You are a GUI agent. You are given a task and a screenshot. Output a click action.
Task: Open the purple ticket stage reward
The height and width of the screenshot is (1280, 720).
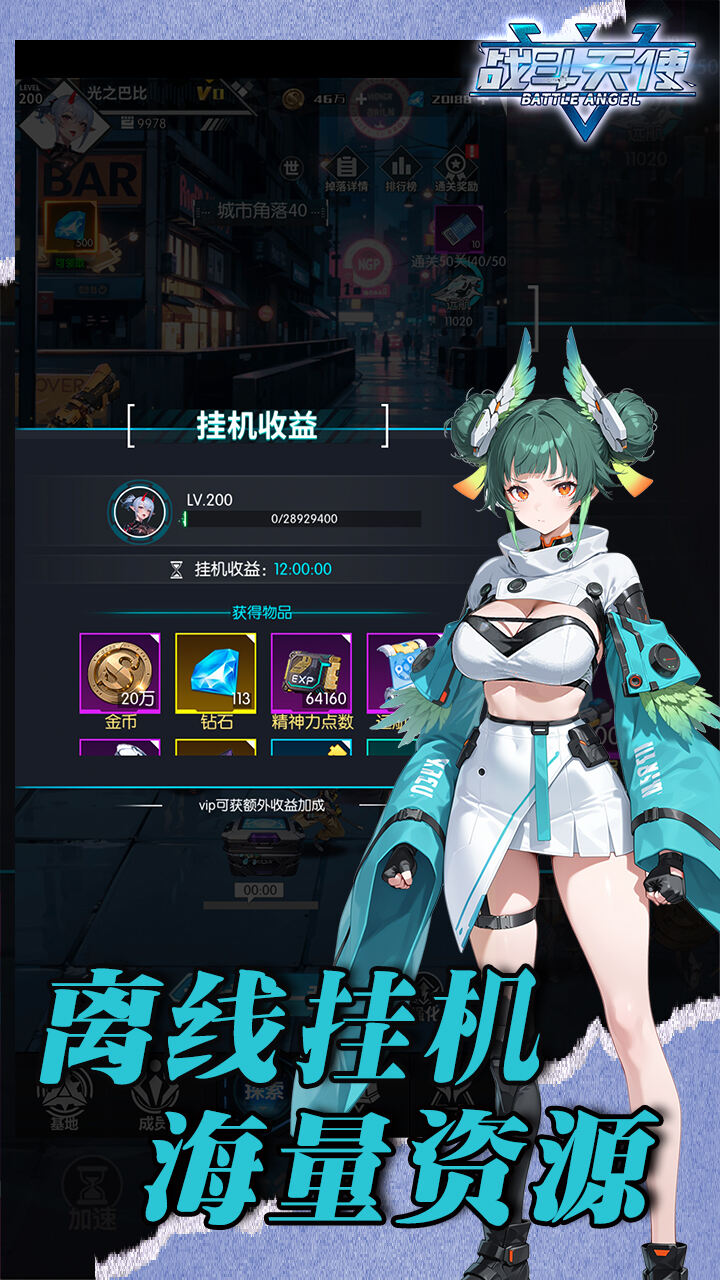pyautogui.click(x=459, y=232)
